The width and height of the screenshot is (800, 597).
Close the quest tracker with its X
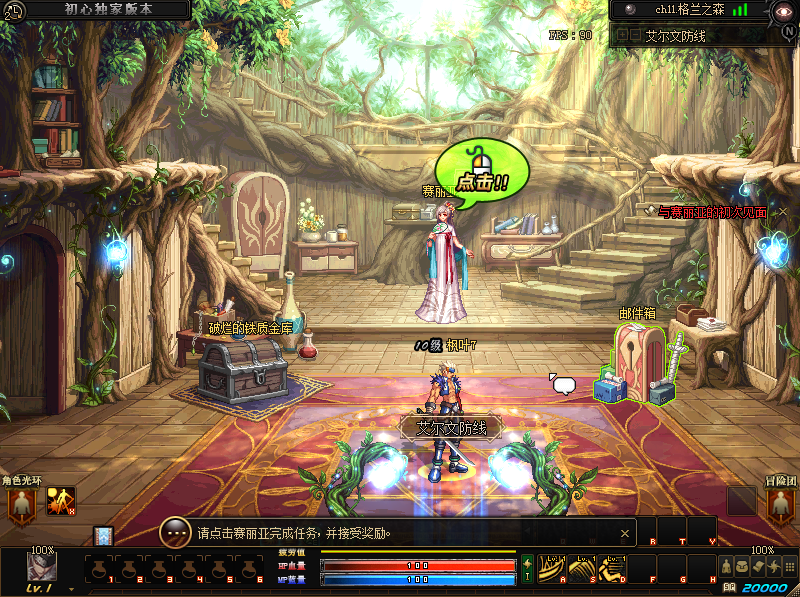tap(783, 212)
